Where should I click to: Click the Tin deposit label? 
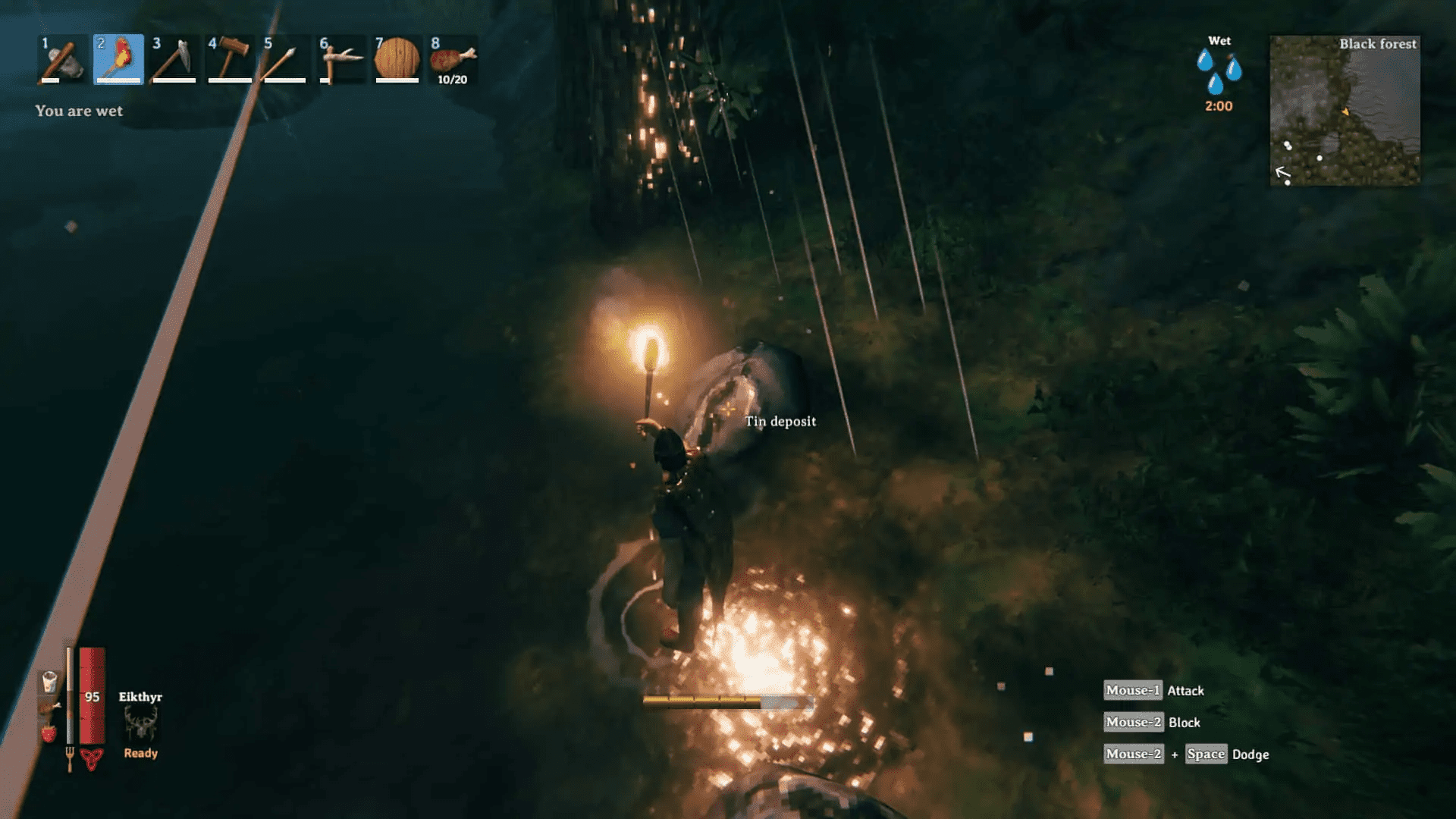782,421
